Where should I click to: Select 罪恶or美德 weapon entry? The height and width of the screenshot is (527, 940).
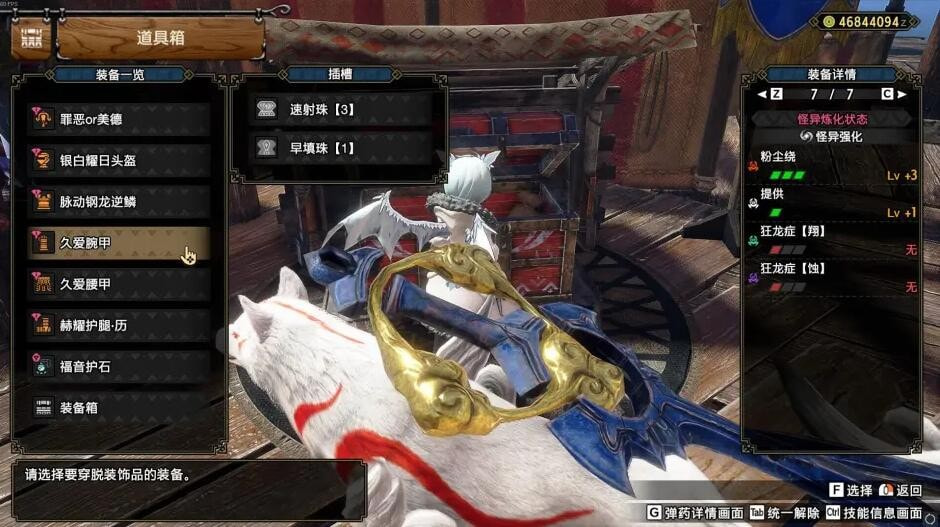point(120,119)
